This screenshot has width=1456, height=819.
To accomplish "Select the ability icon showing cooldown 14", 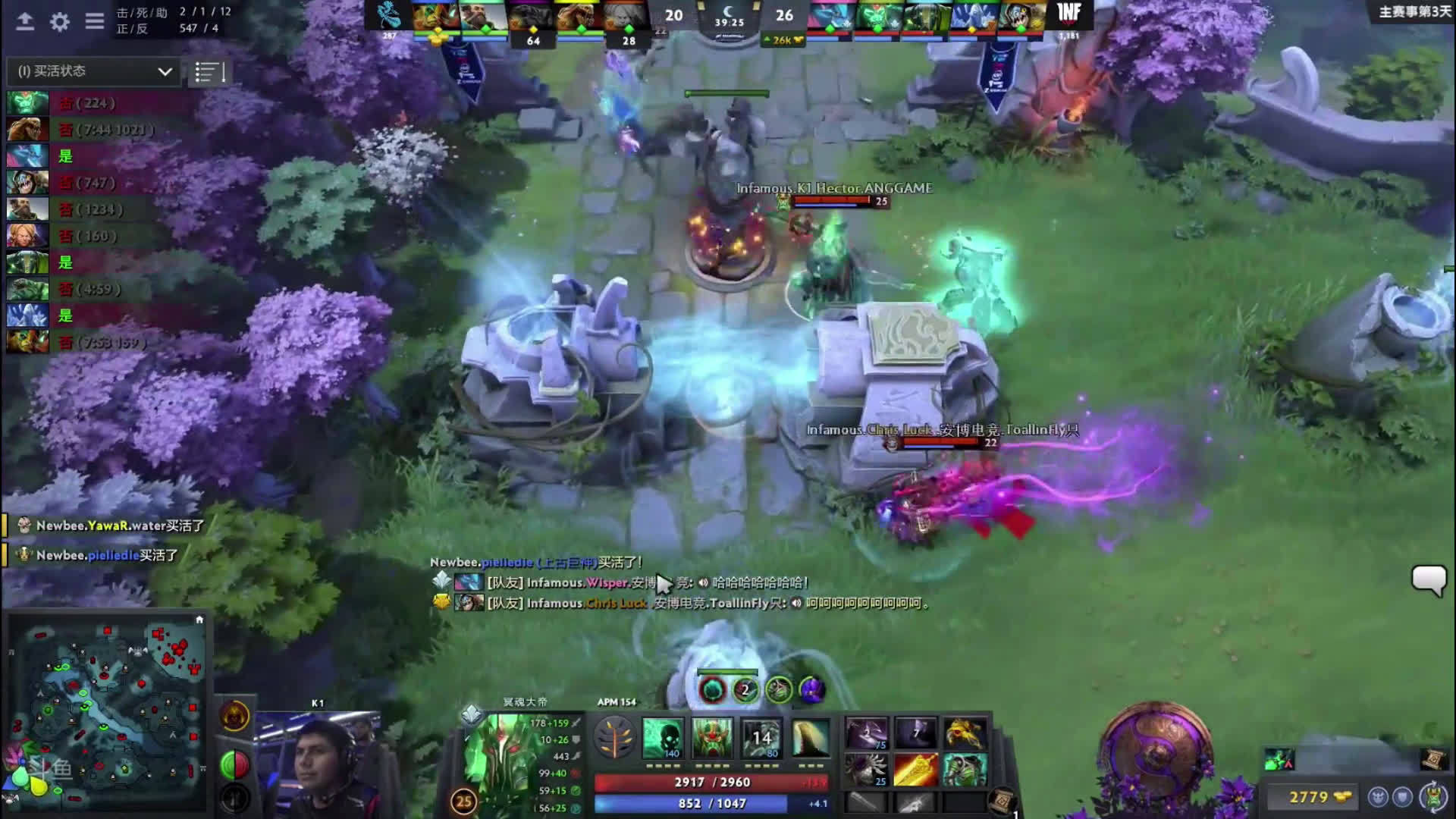I will 761,738.
